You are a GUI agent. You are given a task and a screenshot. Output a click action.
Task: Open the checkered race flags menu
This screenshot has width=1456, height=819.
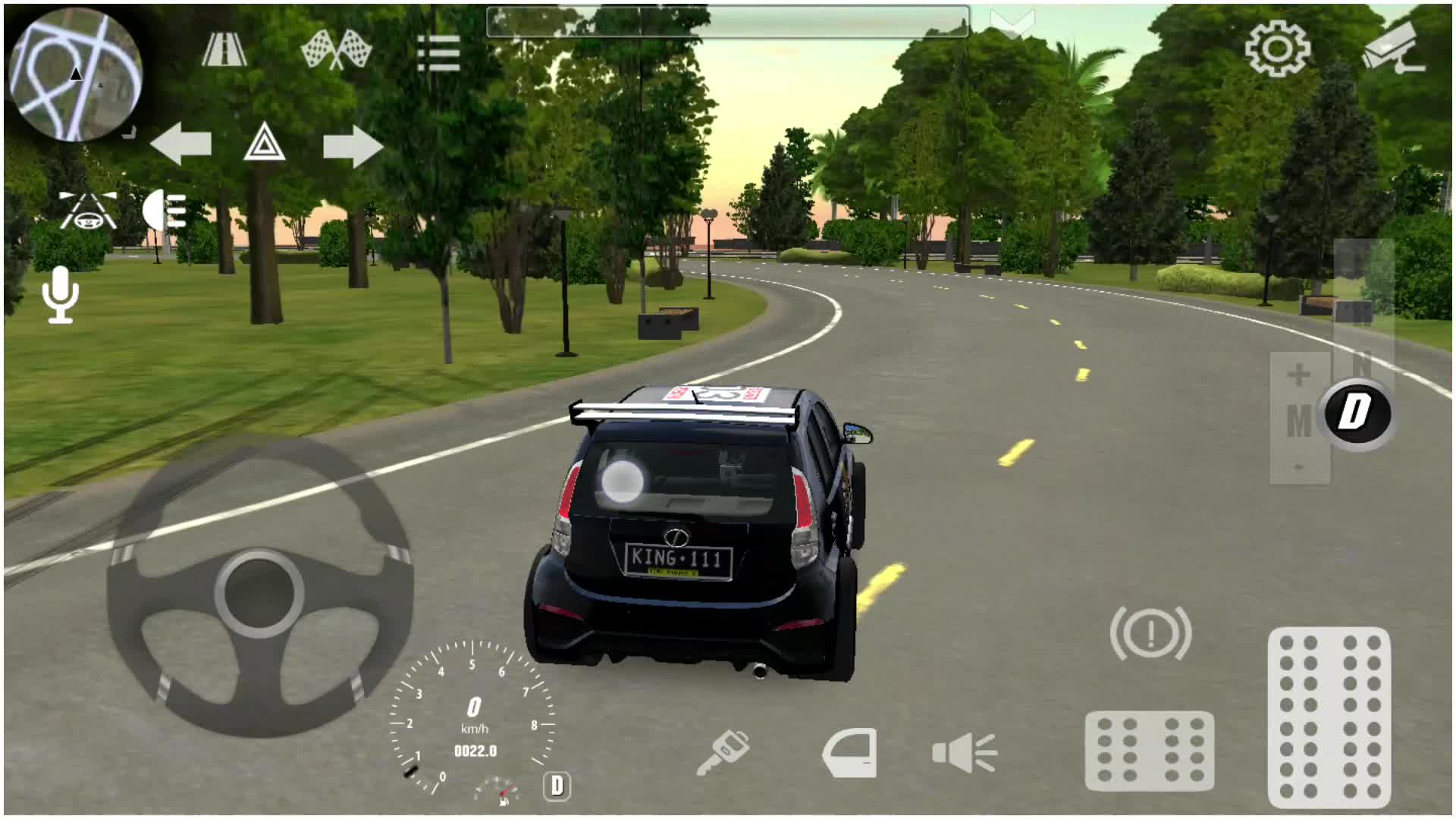336,50
